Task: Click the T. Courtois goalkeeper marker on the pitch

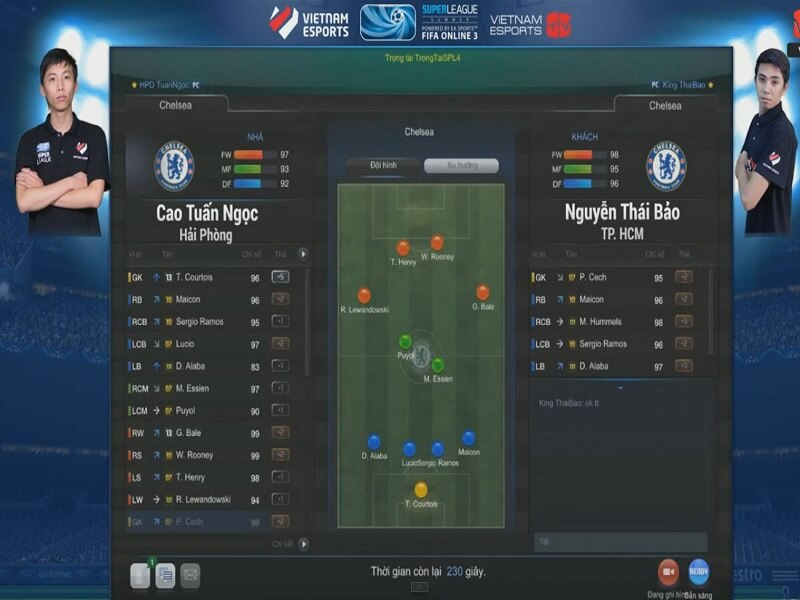Action: (421, 489)
